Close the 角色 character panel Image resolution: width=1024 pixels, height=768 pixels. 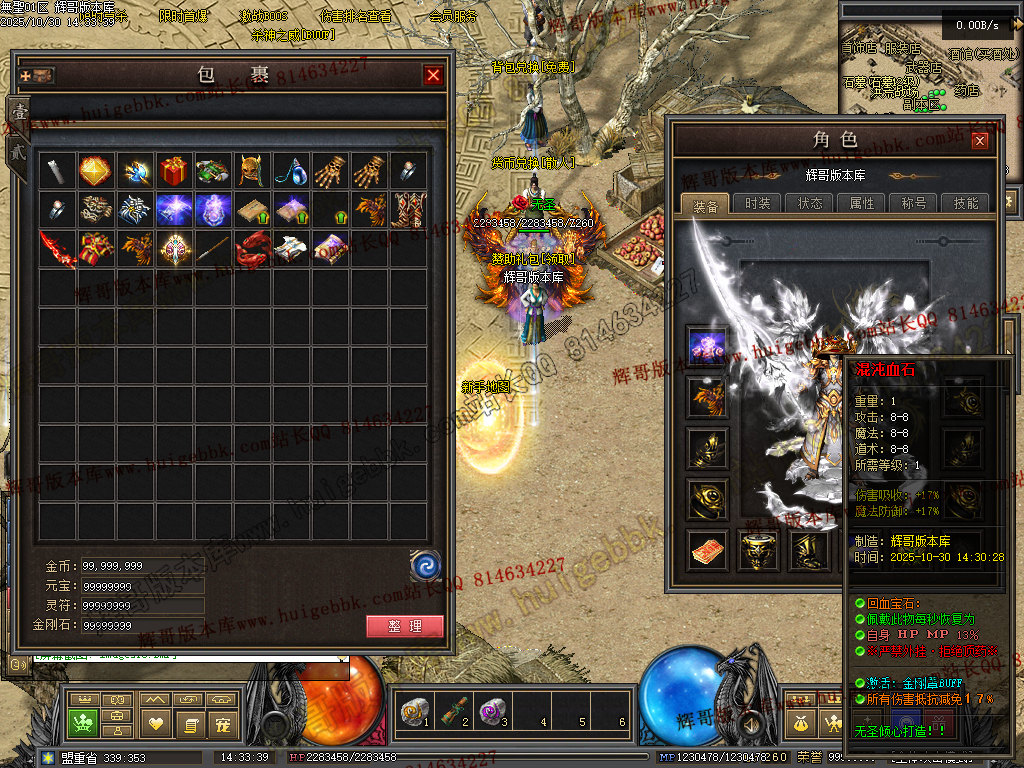980,141
